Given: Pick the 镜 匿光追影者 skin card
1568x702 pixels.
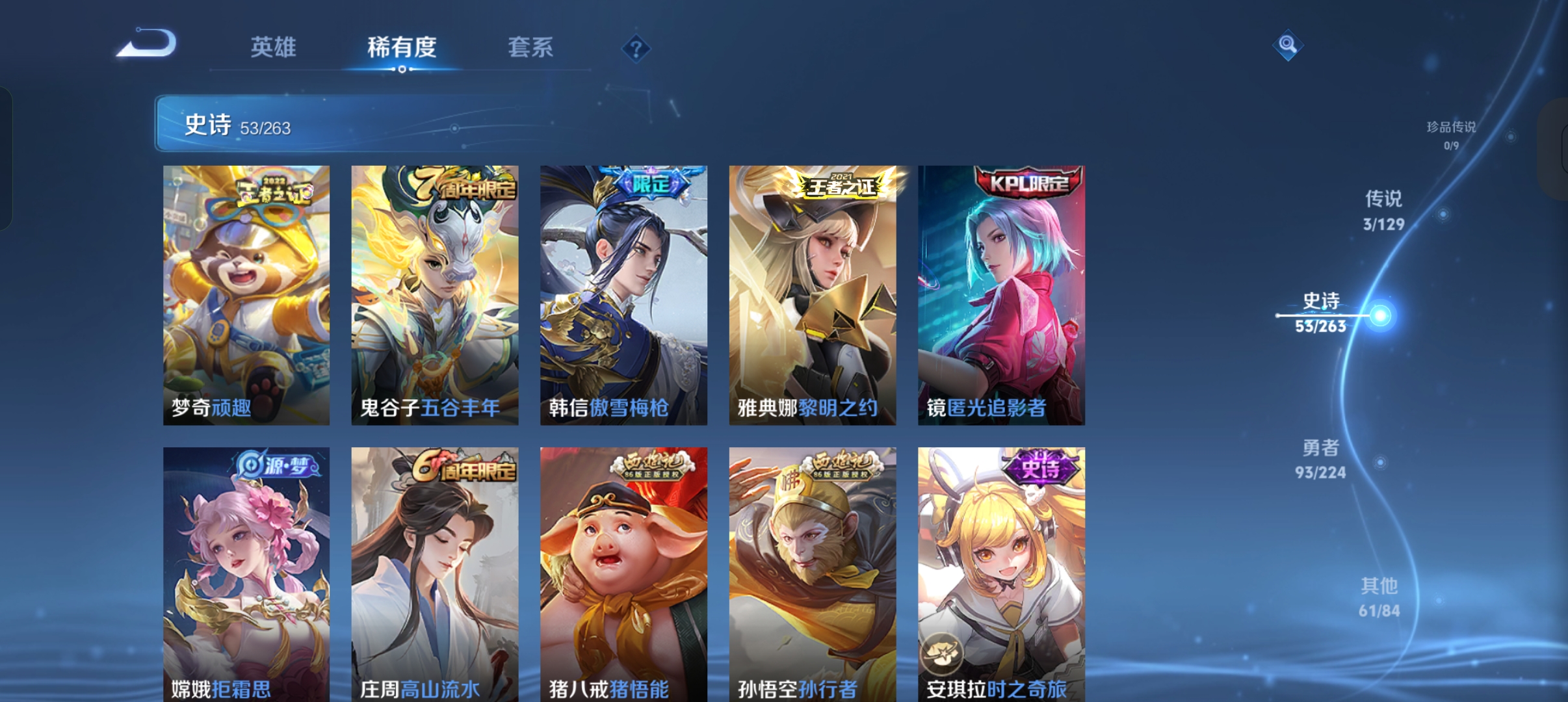Looking at the screenshot, I should tap(1001, 295).
